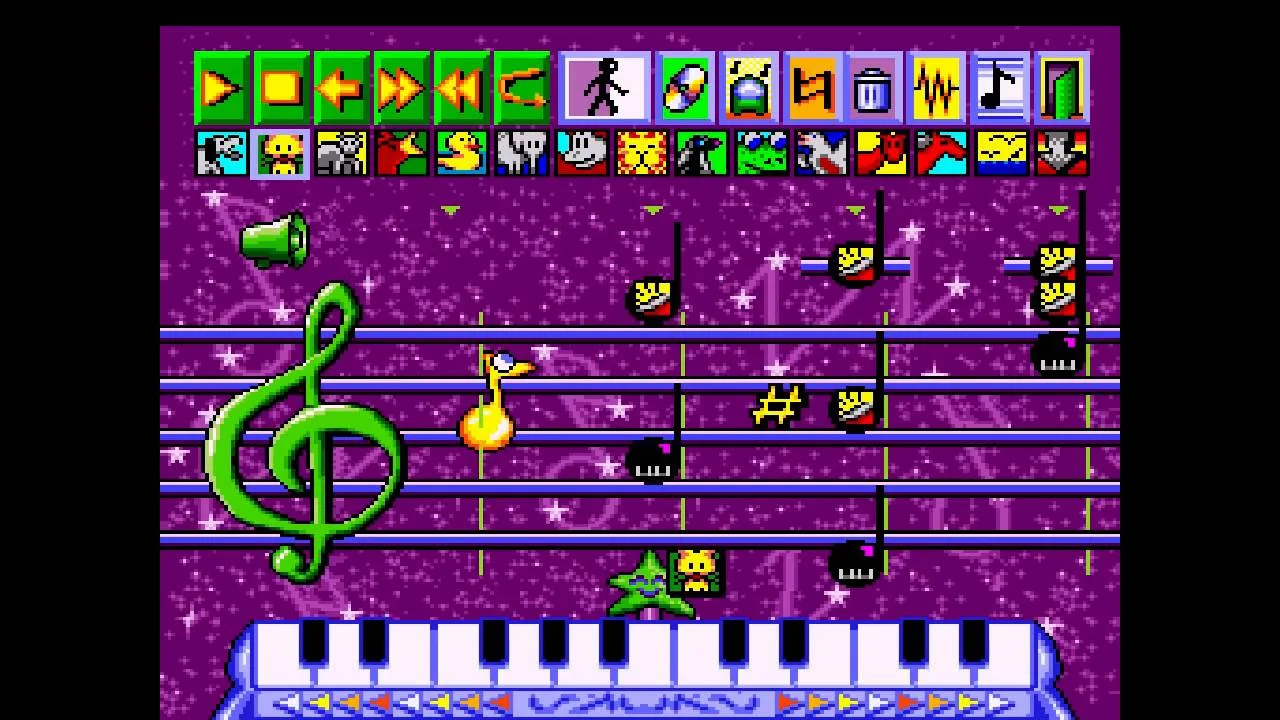
Task: Choose the grey elephant instrument
Action: coord(521,154)
